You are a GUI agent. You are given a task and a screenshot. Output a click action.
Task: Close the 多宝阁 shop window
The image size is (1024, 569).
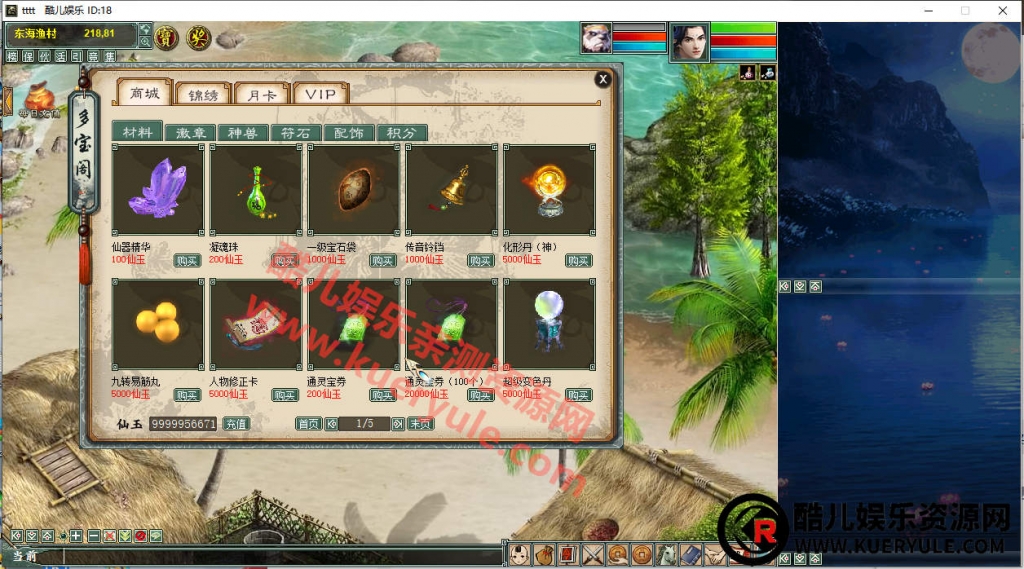coord(602,79)
